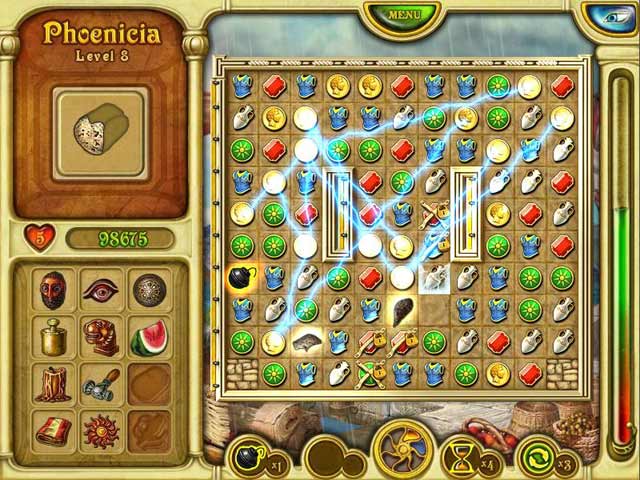640x480 pixels.
Task: Open the green MENU button
Action: click(403, 15)
